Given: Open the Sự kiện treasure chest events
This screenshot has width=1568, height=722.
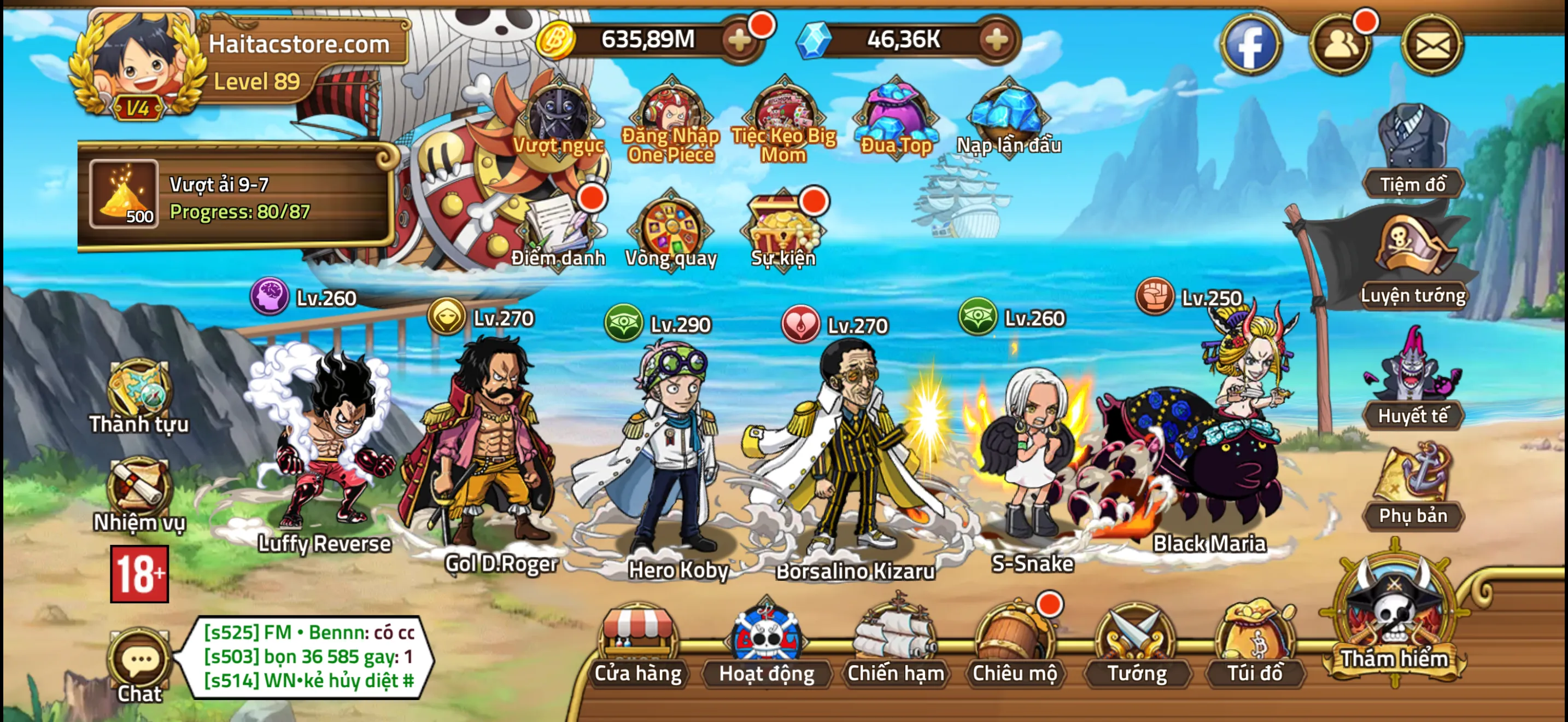Looking at the screenshot, I should click(782, 231).
